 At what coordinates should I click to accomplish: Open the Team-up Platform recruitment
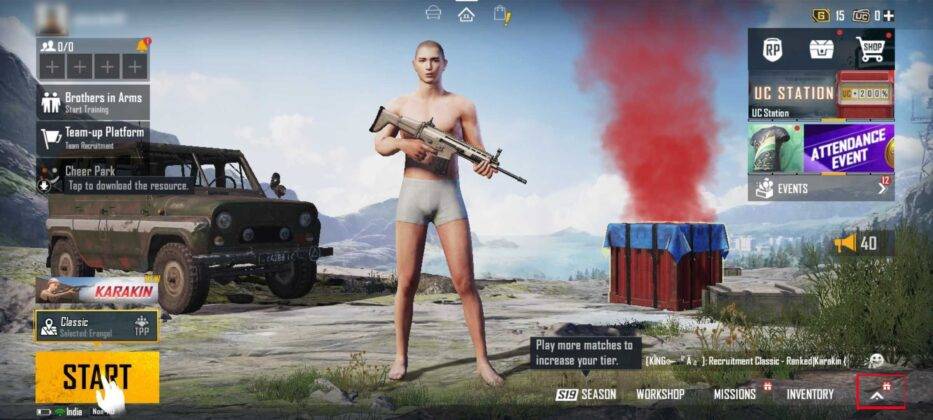tap(93, 136)
